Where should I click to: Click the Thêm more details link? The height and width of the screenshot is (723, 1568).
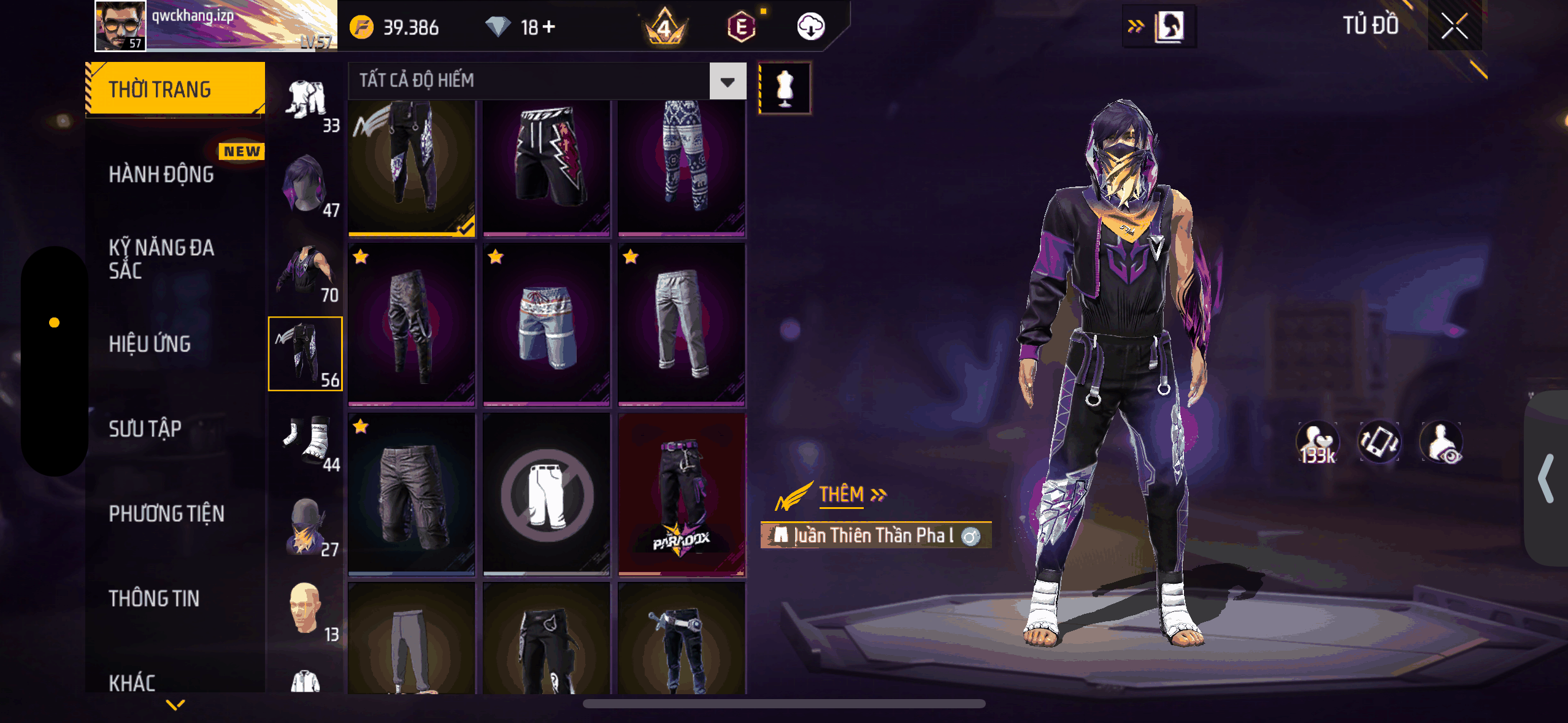pos(851,494)
